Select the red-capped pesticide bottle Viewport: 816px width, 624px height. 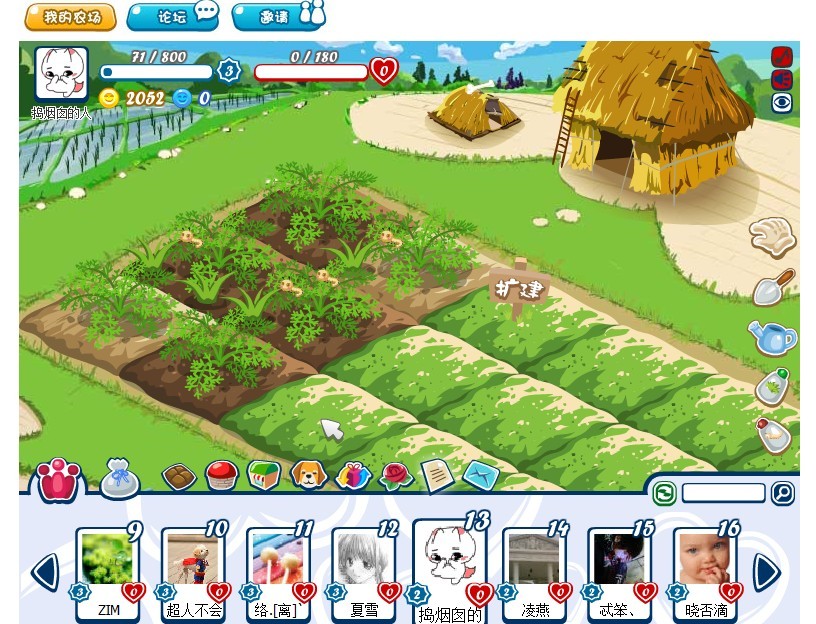[x=773, y=434]
